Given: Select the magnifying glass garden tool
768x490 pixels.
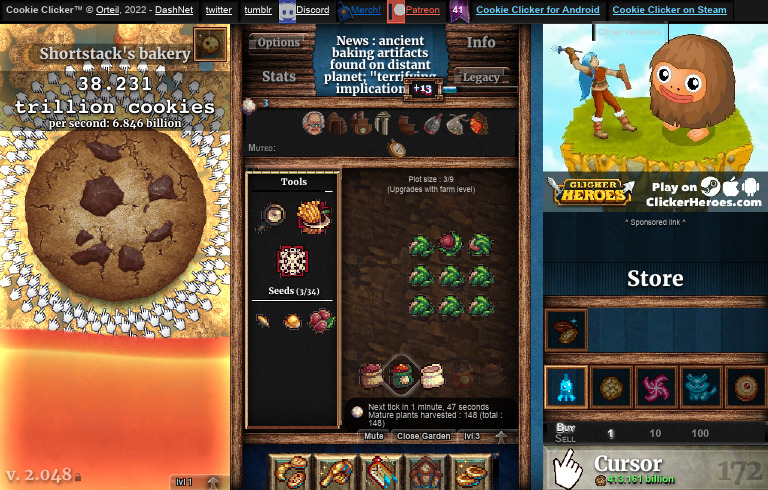Looking at the screenshot, I should [272, 213].
